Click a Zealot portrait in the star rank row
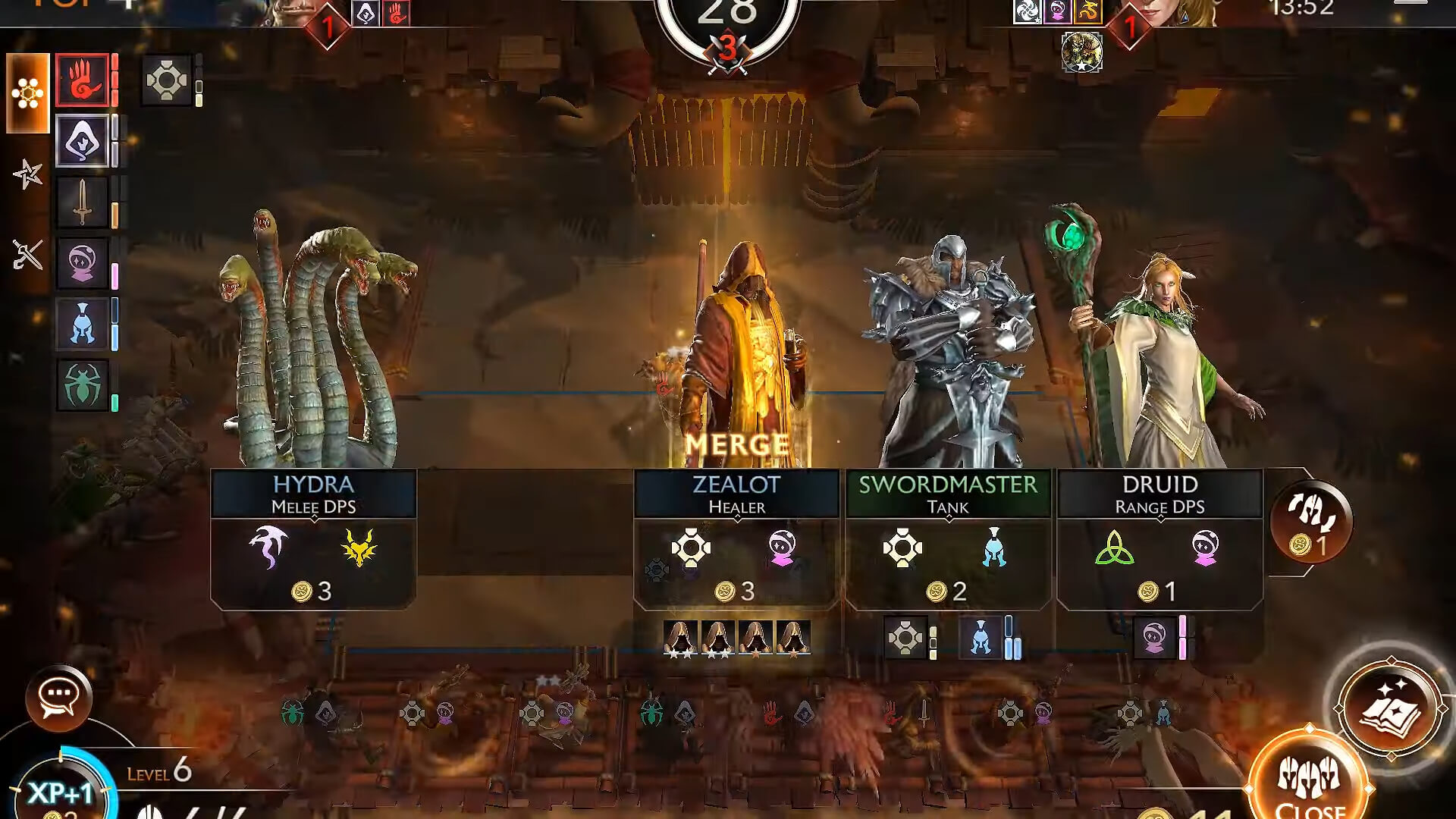This screenshot has width=1456, height=819. (680, 637)
